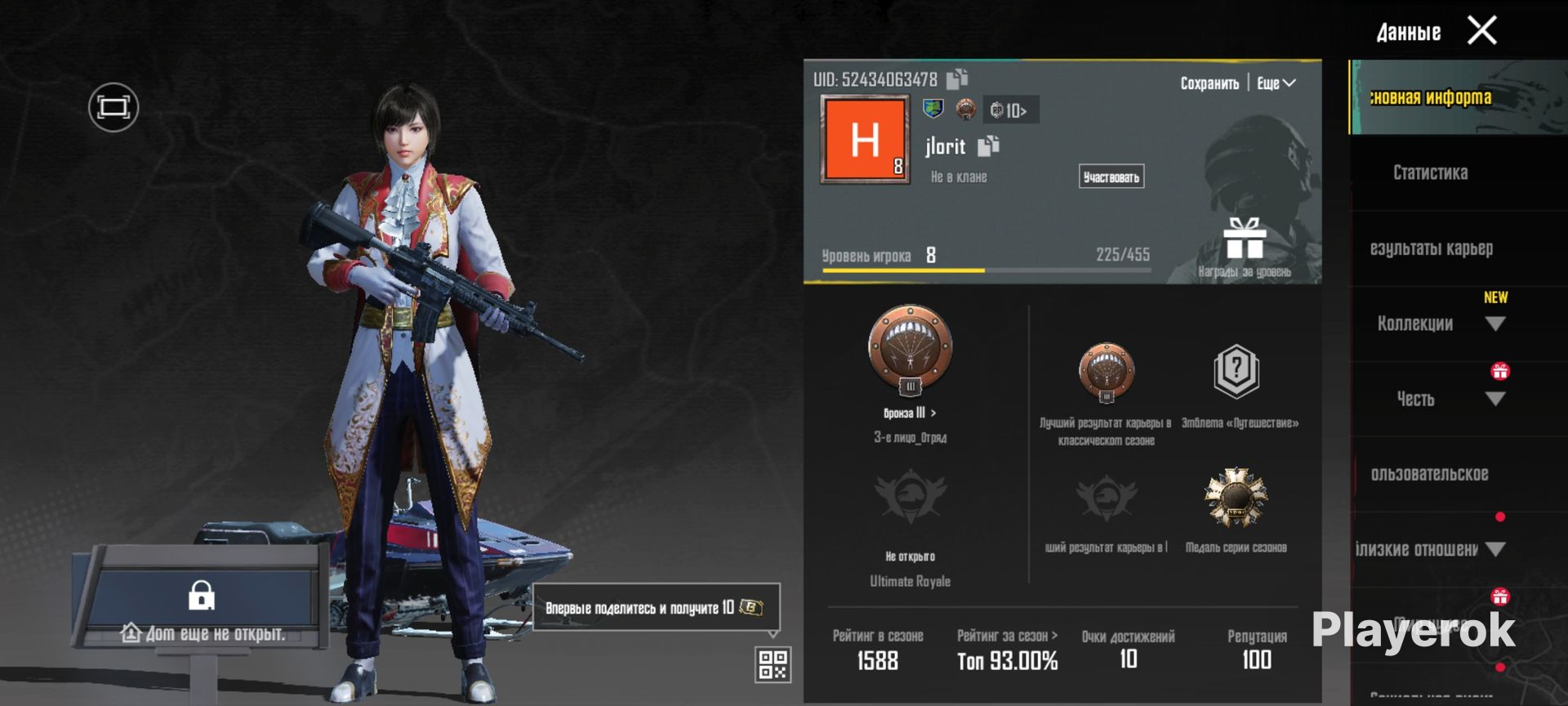Copy the UID number

click(957, 78)
